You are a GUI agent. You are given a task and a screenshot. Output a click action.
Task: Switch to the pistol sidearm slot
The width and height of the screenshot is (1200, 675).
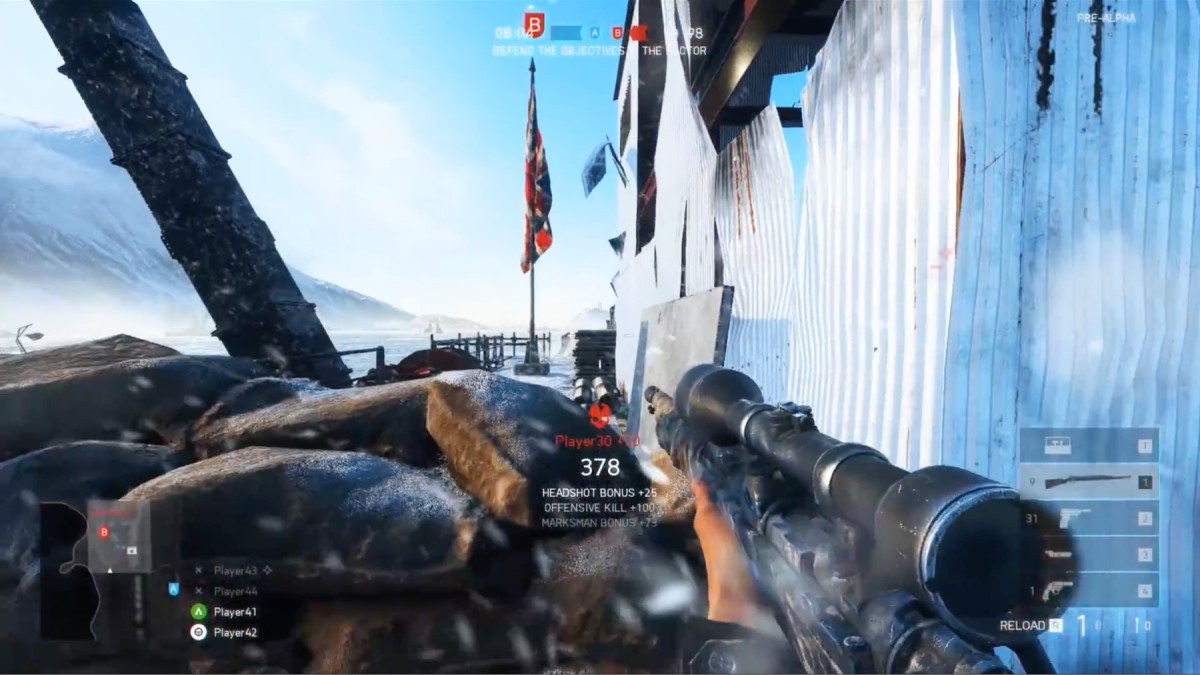pyautogui.click(x=1088, y=518)
